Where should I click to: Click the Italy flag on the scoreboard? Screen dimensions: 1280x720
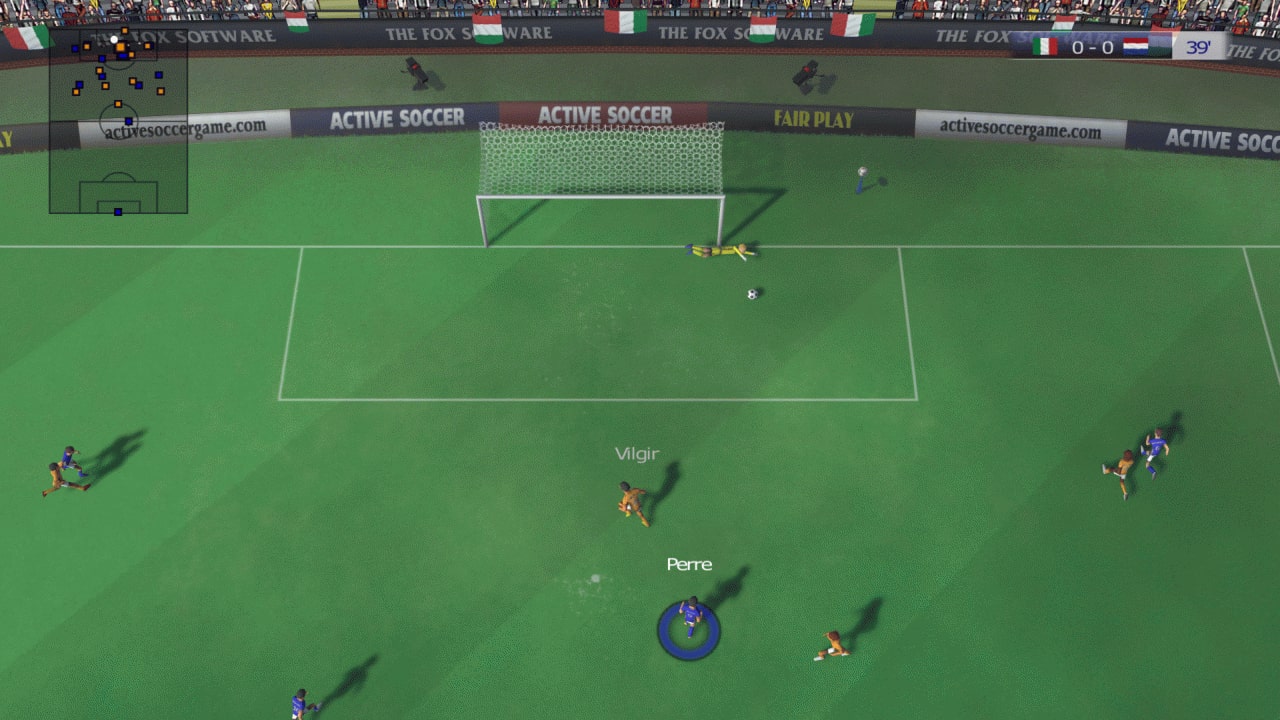tap(1045, 45)
